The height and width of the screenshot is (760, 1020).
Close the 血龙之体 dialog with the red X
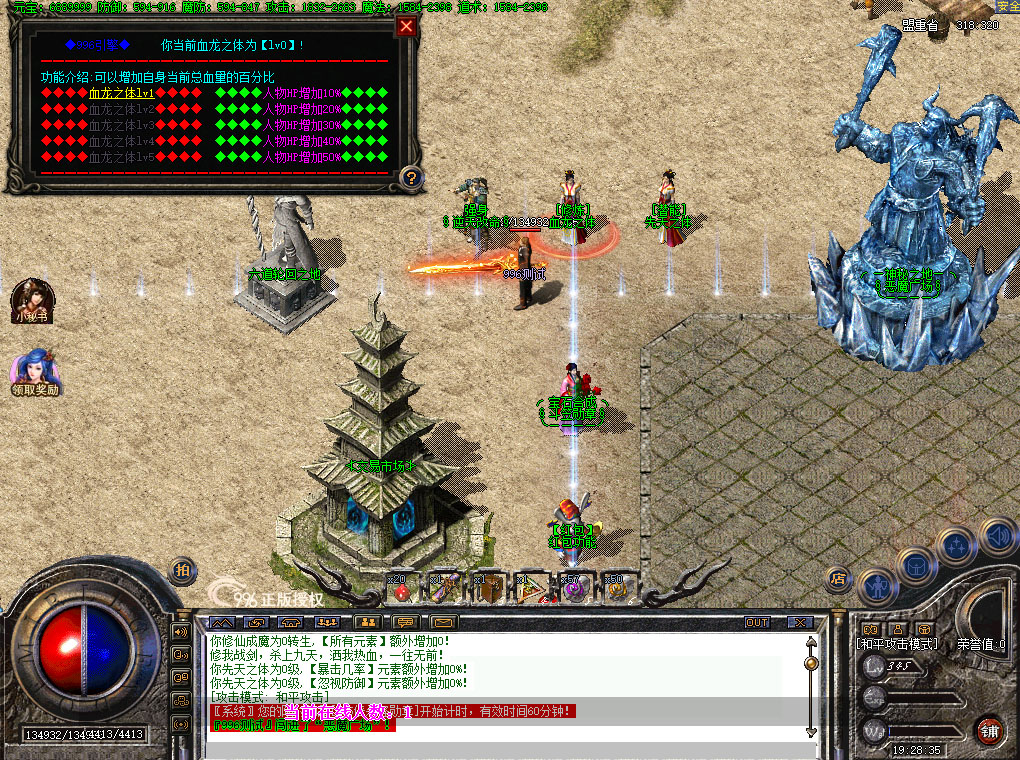[406, 27]
